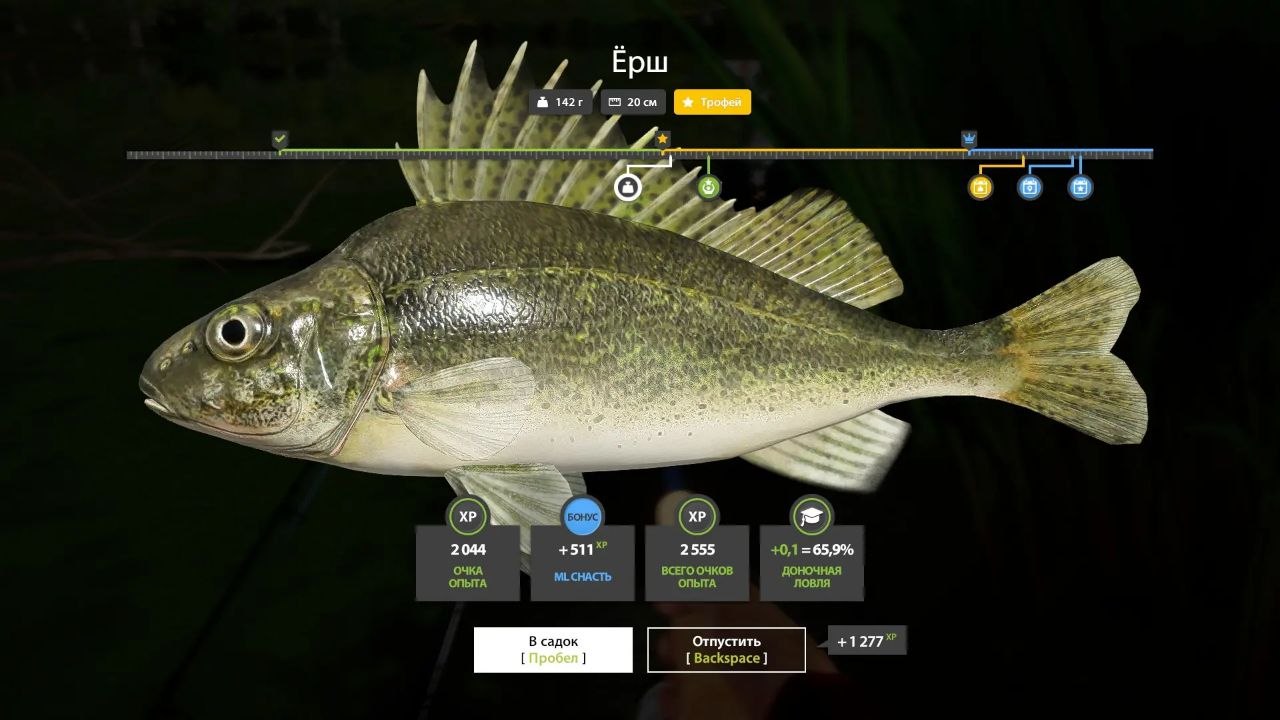Click the fish name Ёрш at the top
Image resolution: width=1280 pixels, height=720 pixels.
click(641, 61)
